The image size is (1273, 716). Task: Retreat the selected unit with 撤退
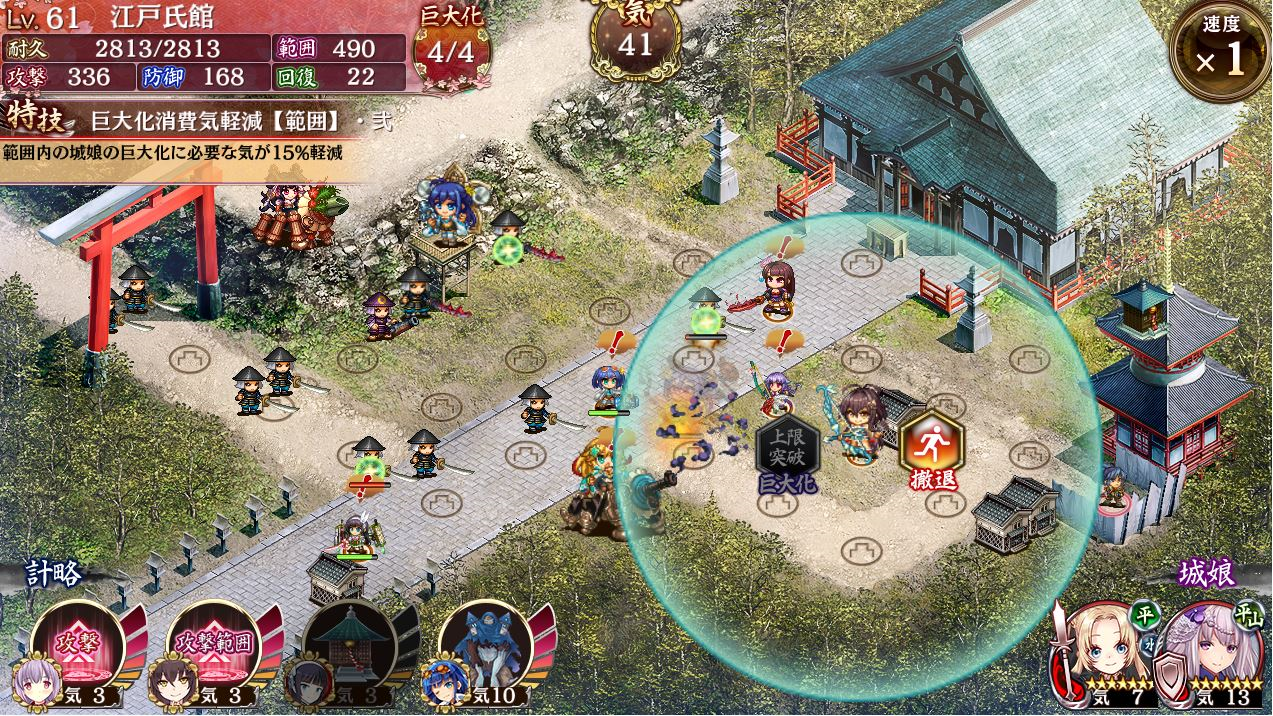point(932,448)
